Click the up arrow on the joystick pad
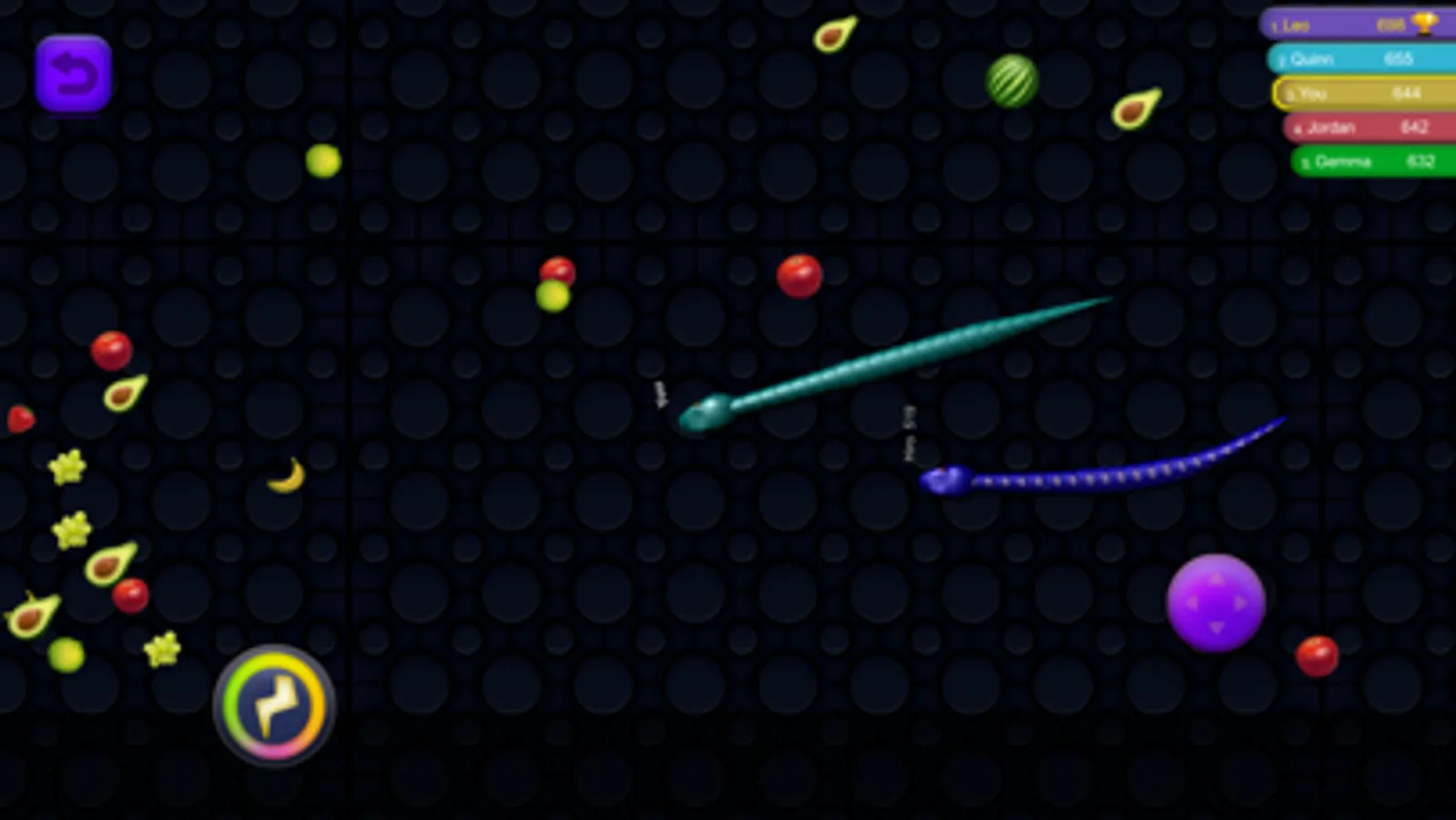This screenshot has height=820, width=1456. pos(1217,578)
